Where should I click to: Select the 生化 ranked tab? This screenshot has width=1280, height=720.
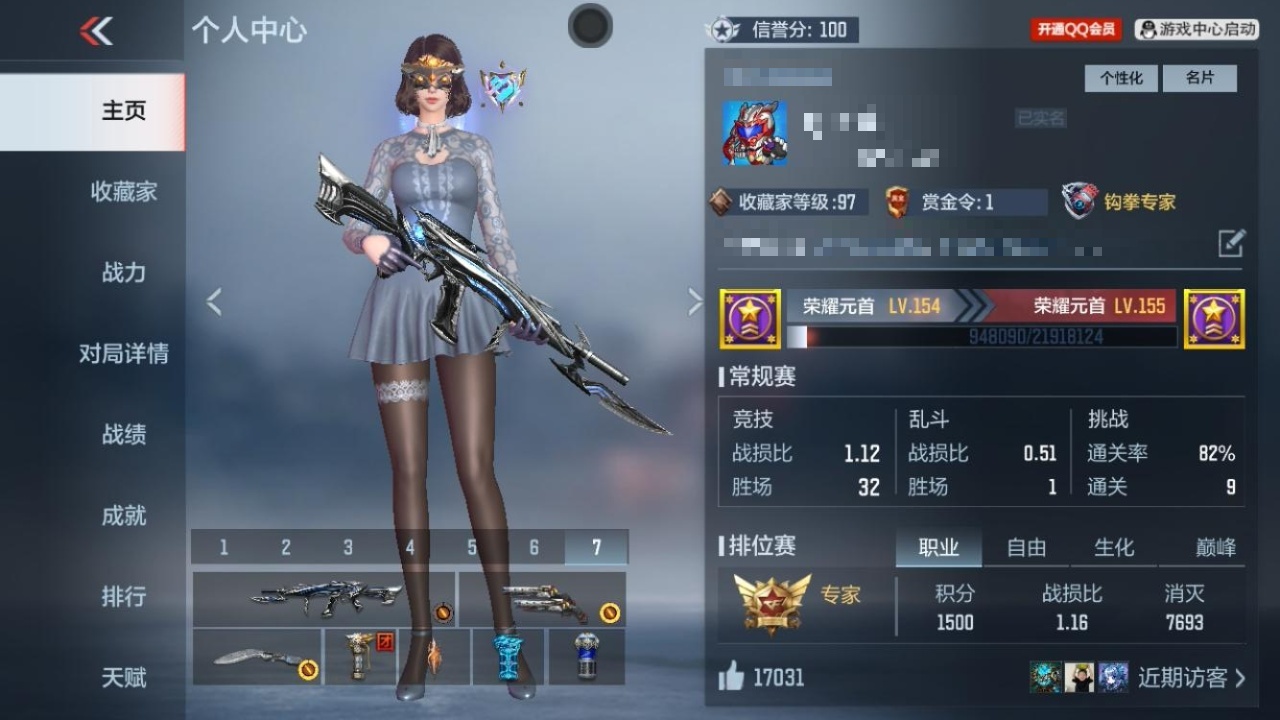1114,547
